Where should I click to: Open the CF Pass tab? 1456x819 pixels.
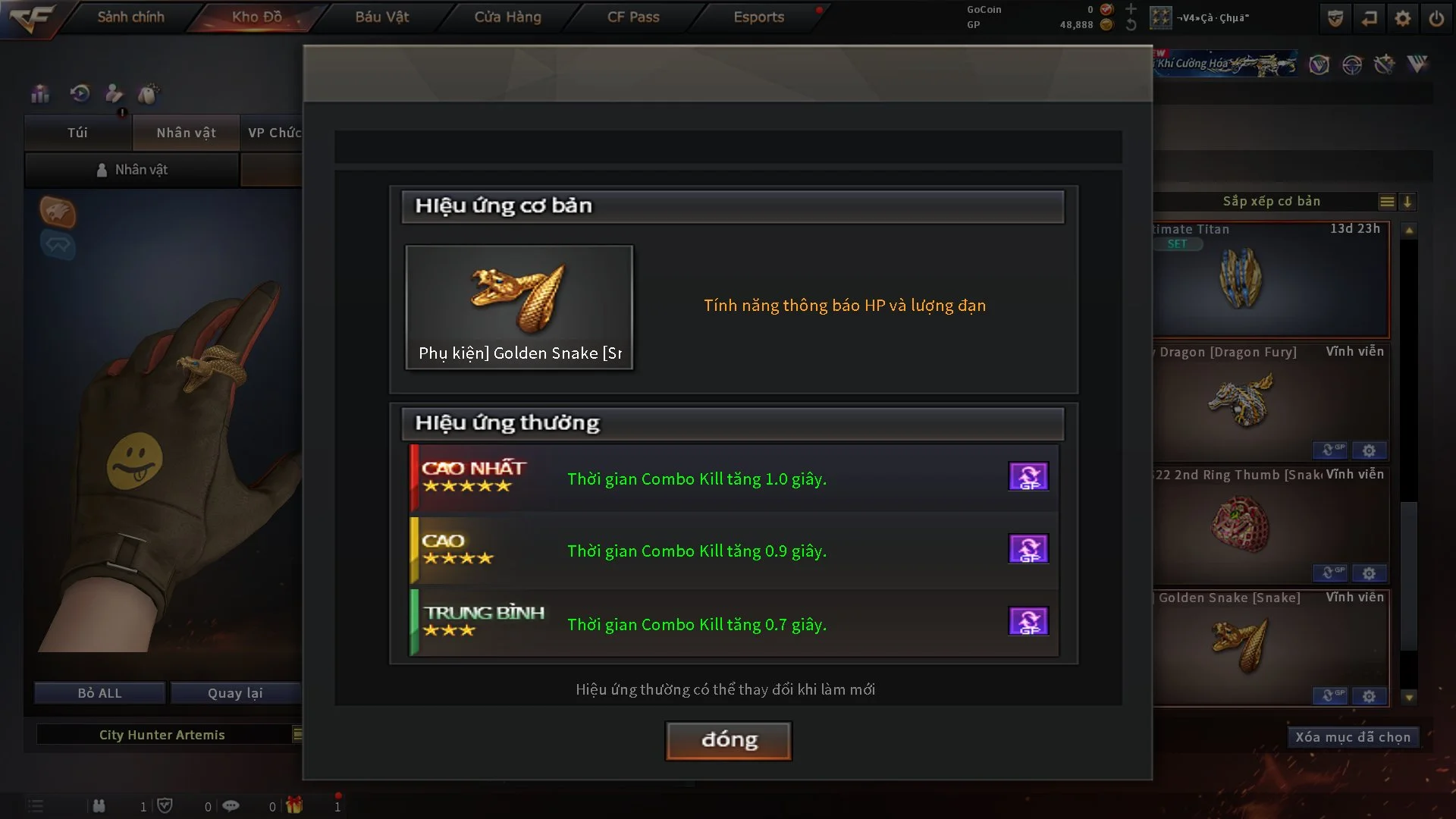(633, 17)
